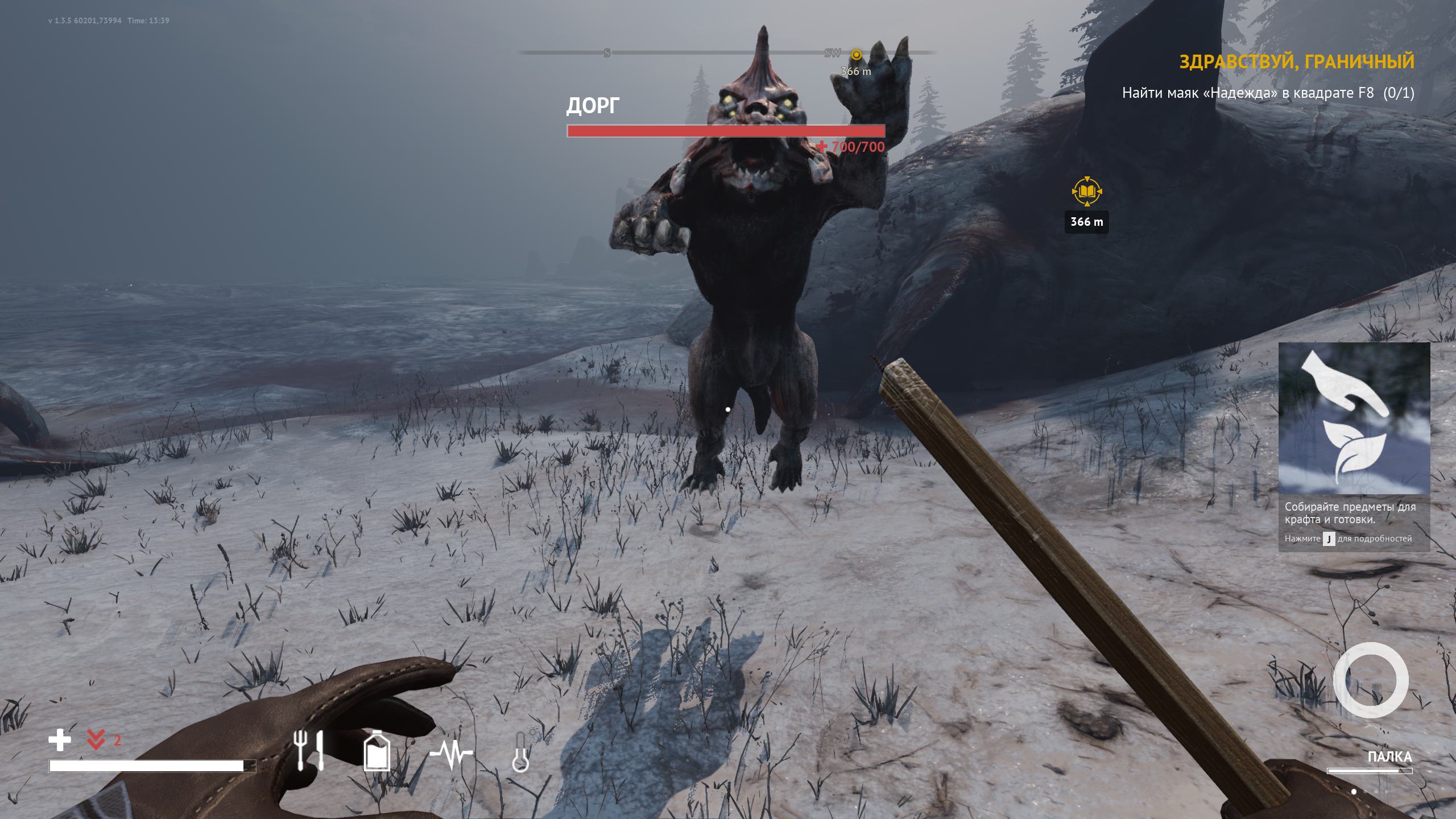The image size is (1456, 819).
Task: Select the hunger fork-and-knife icon
Action: (309, 750)
